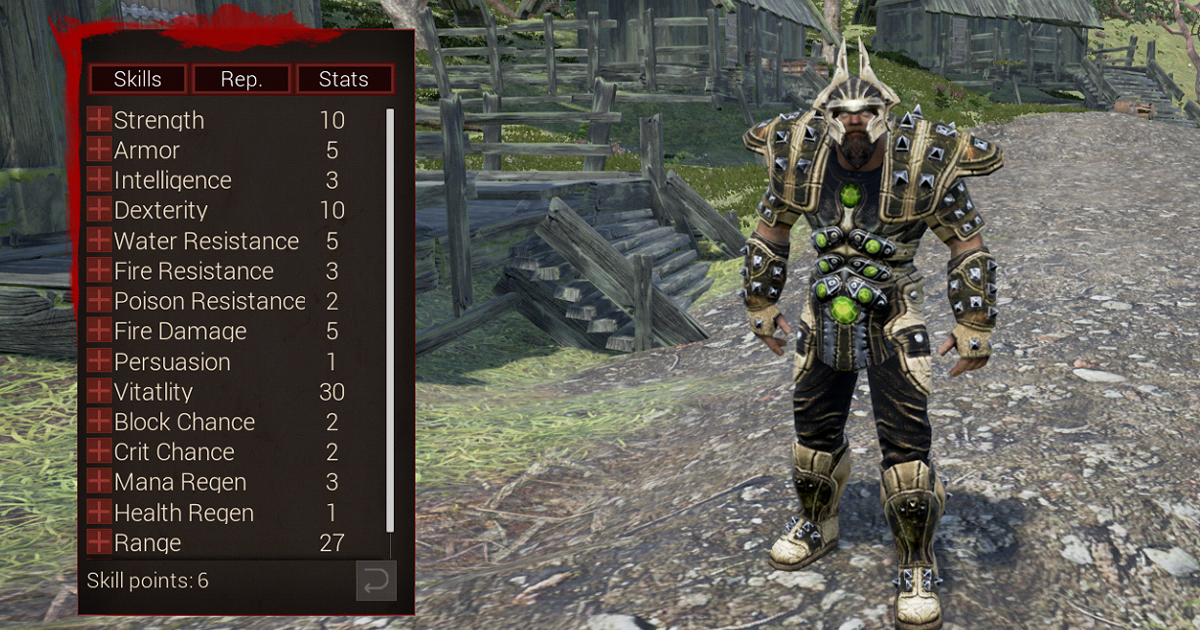Add a point to Health Regen
The height and width of the screenshot is (630, 1200).
coord(99,512)
